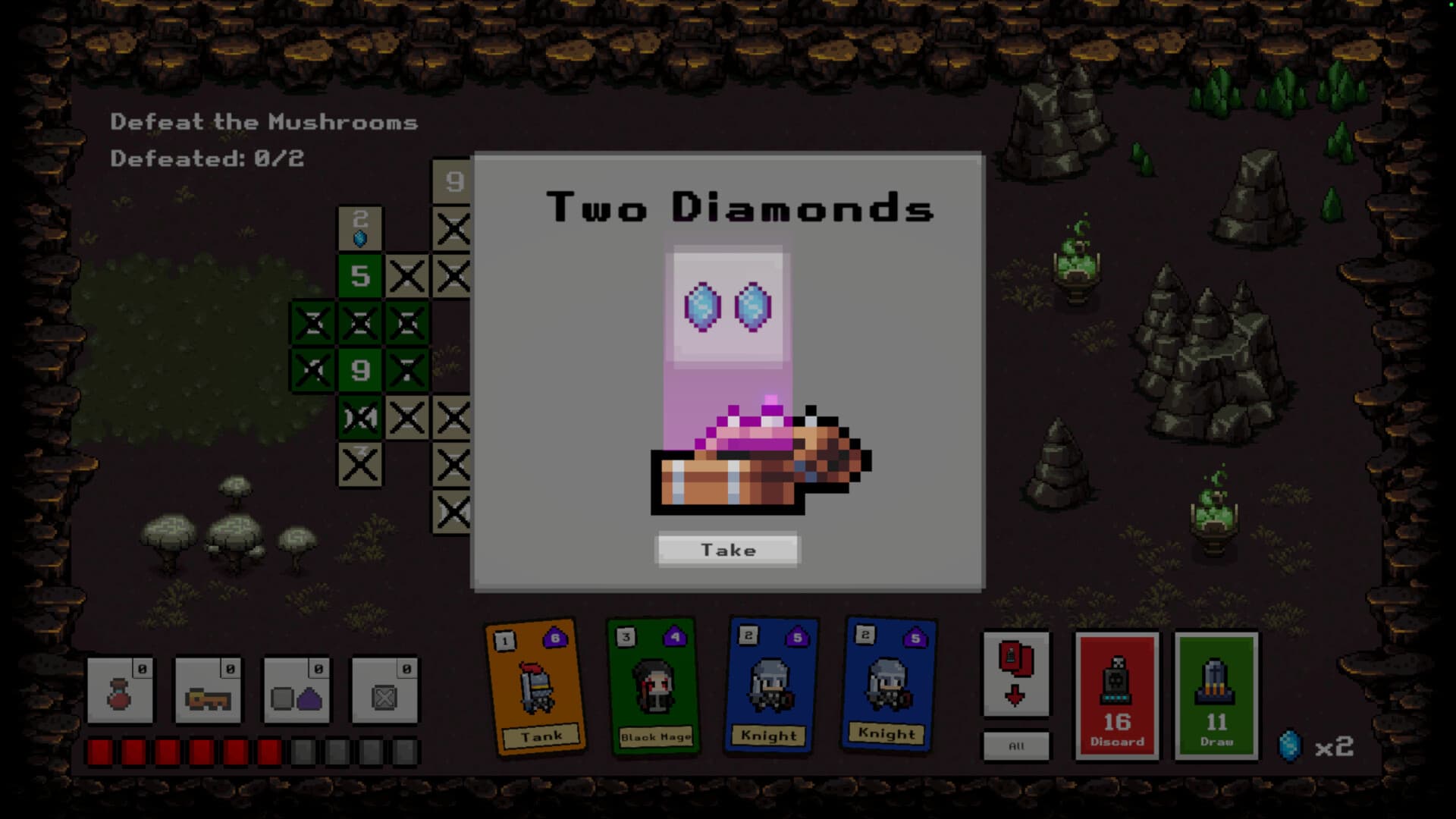Click the Take button
Screen dimensions: 1456x819
click(x=726, y=550)
